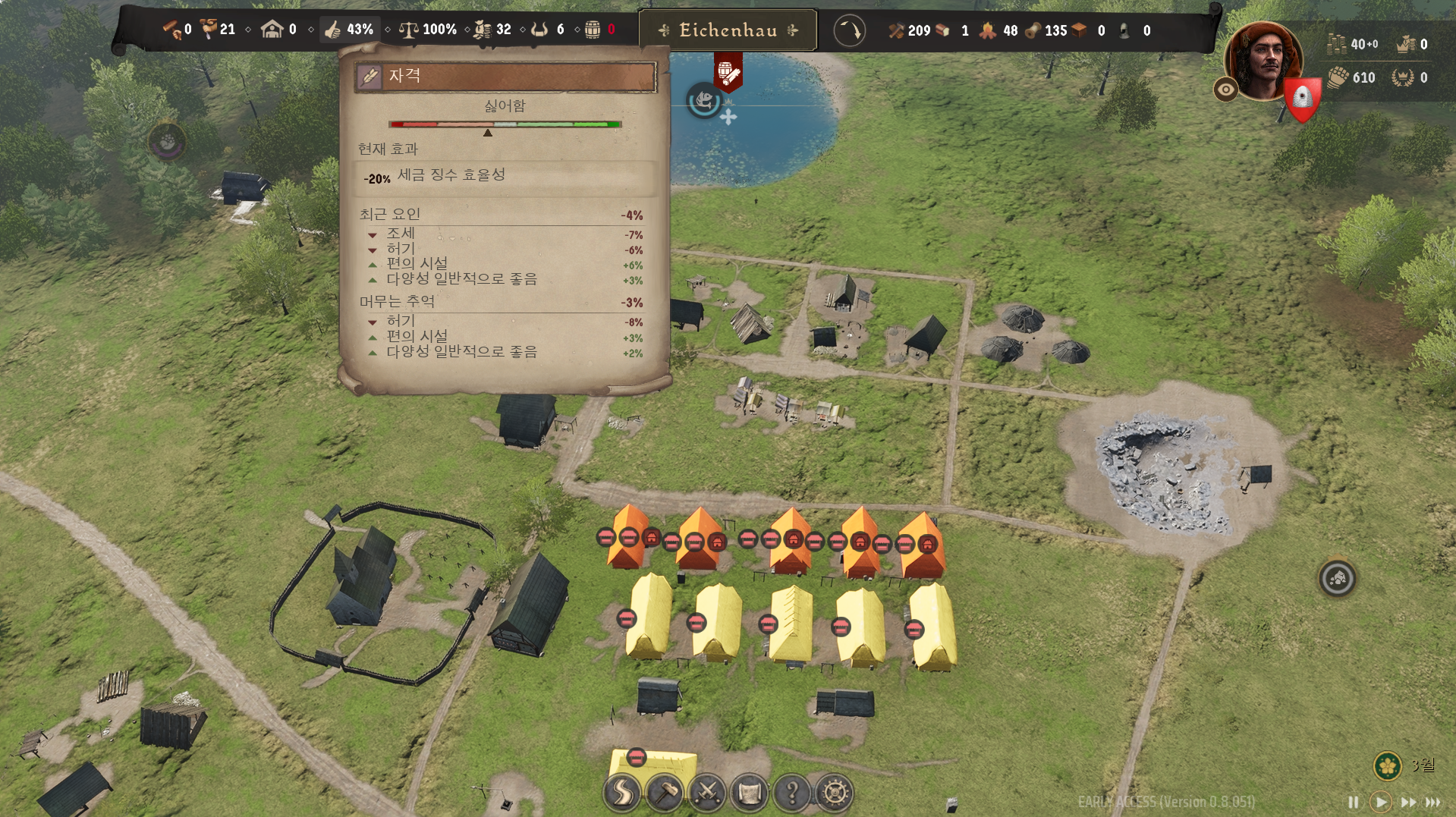Set game speed to triple fast-forward
This screenshot has height=817, width=1456.
pyautogui.click(x=1433, y=802)
